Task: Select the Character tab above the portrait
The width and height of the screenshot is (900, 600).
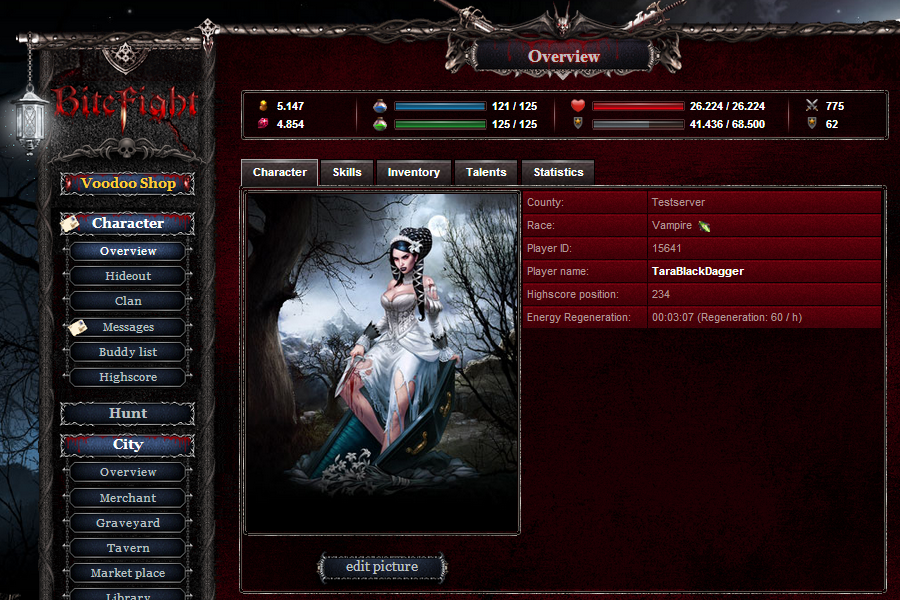Action: tap(280, 172)
